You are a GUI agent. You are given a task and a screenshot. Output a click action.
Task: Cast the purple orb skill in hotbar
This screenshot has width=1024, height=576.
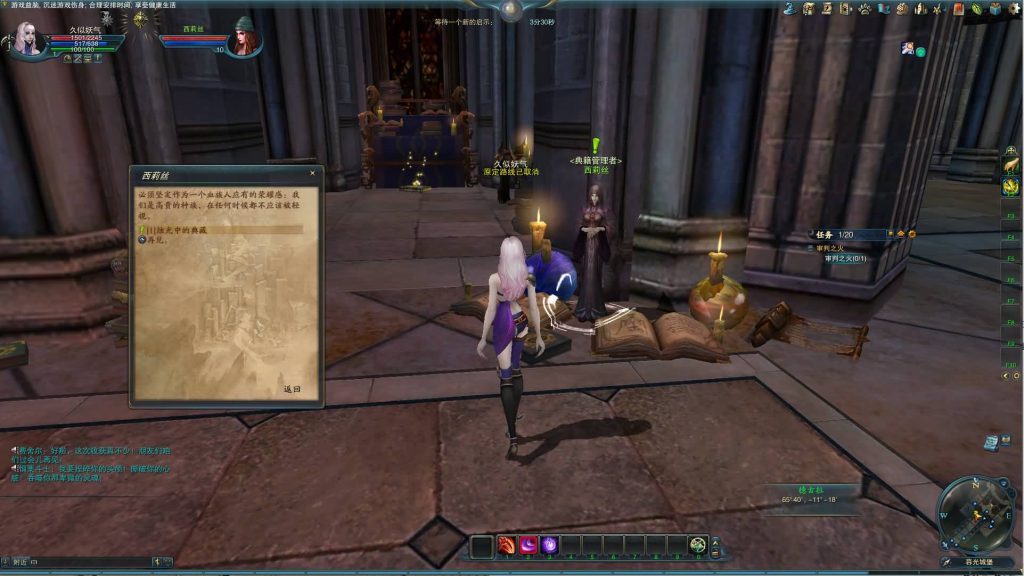(x=550, y=545)
